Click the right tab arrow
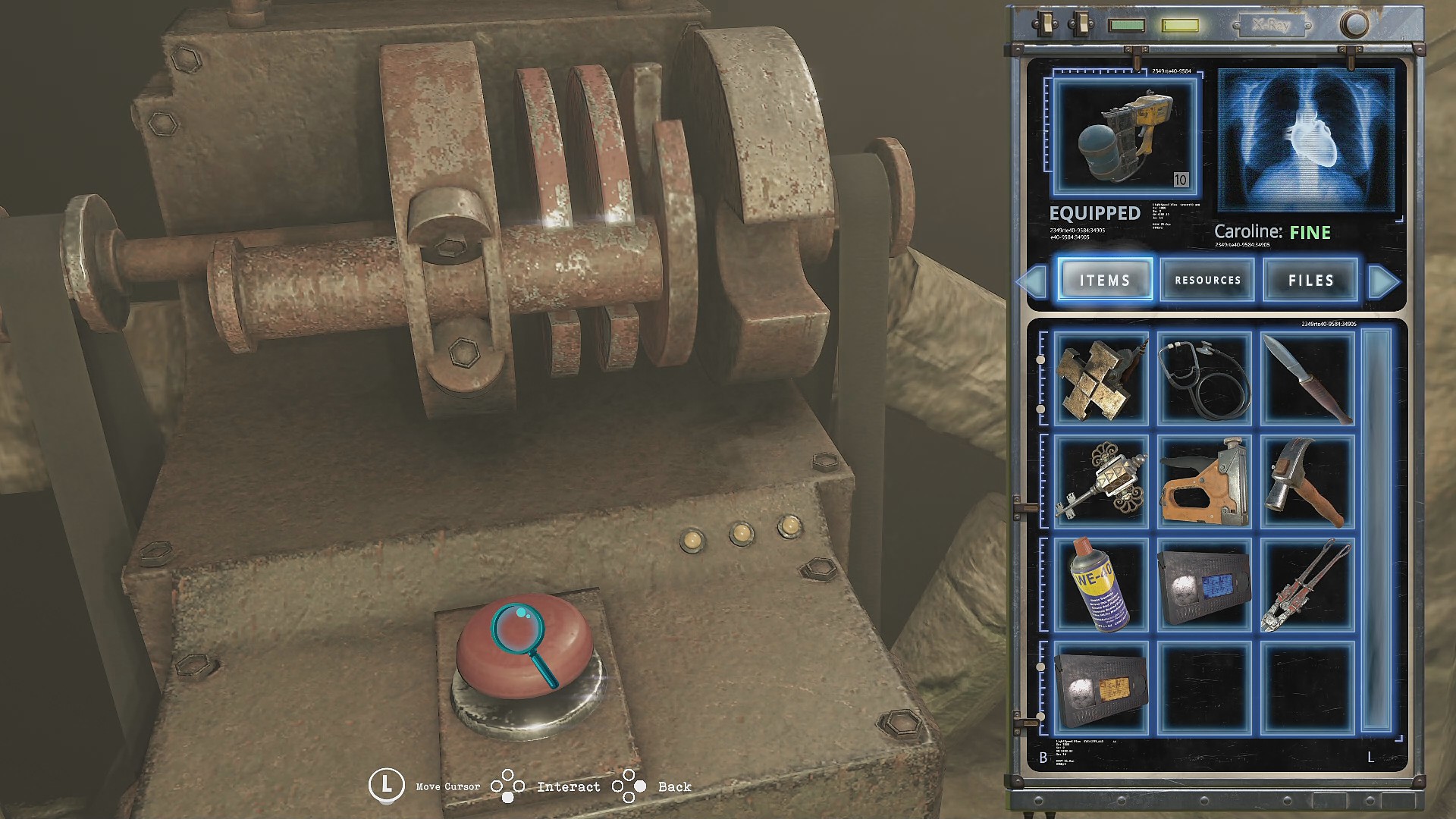1456x819 pixels. pyautogui.click(x=1383, y=281)
